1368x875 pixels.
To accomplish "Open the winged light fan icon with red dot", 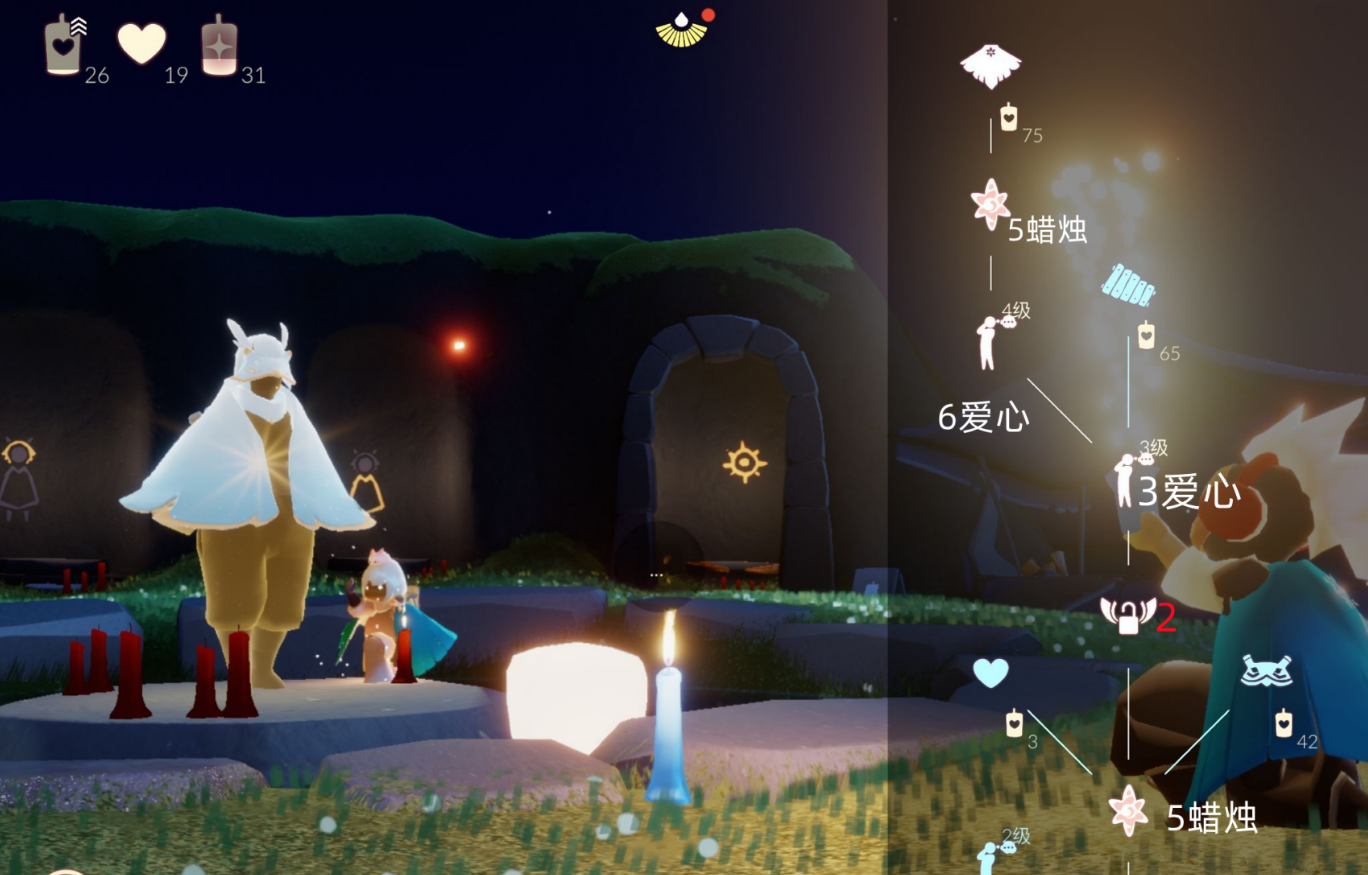I will pos(682,29).
